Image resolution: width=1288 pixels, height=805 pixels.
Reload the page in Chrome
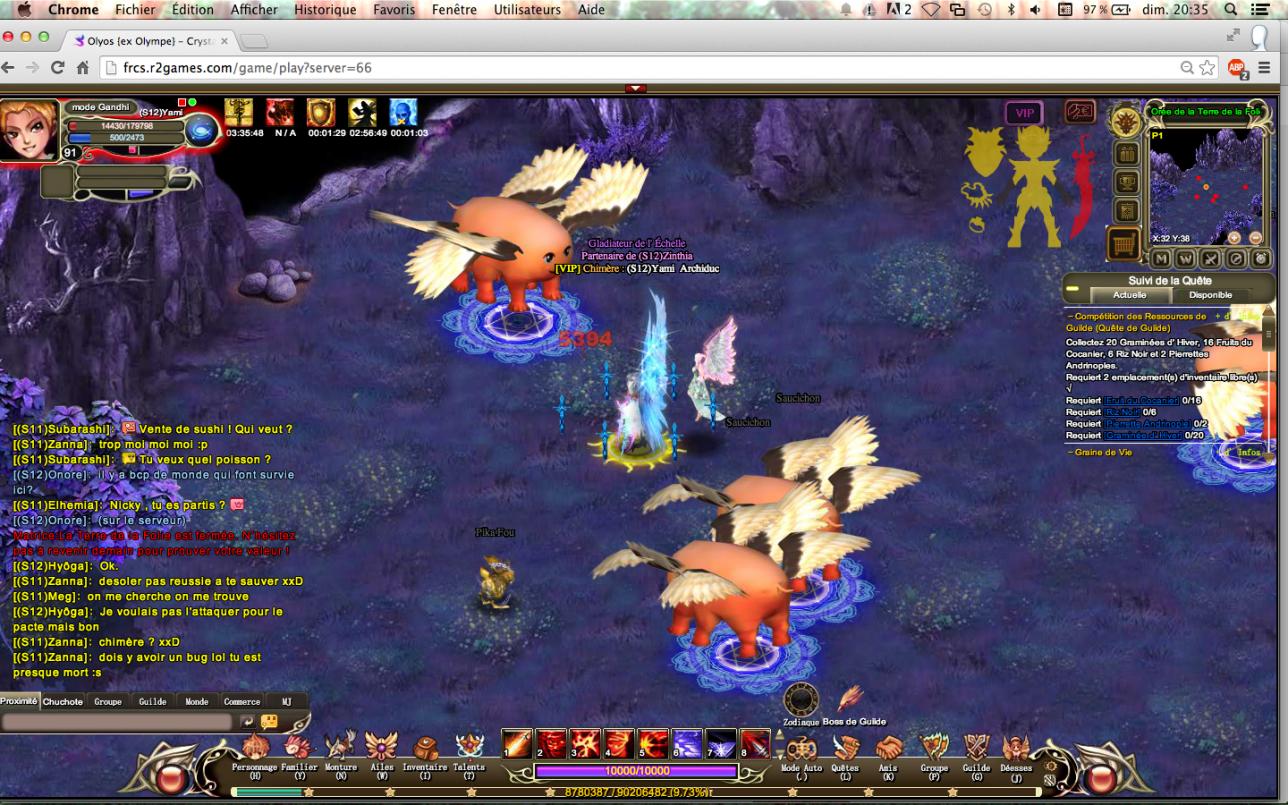57,68
